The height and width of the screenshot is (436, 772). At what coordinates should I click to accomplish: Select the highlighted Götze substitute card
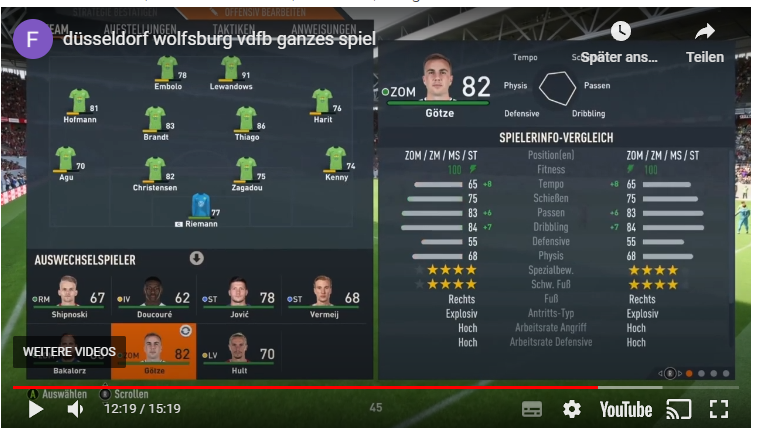(153, 351)
